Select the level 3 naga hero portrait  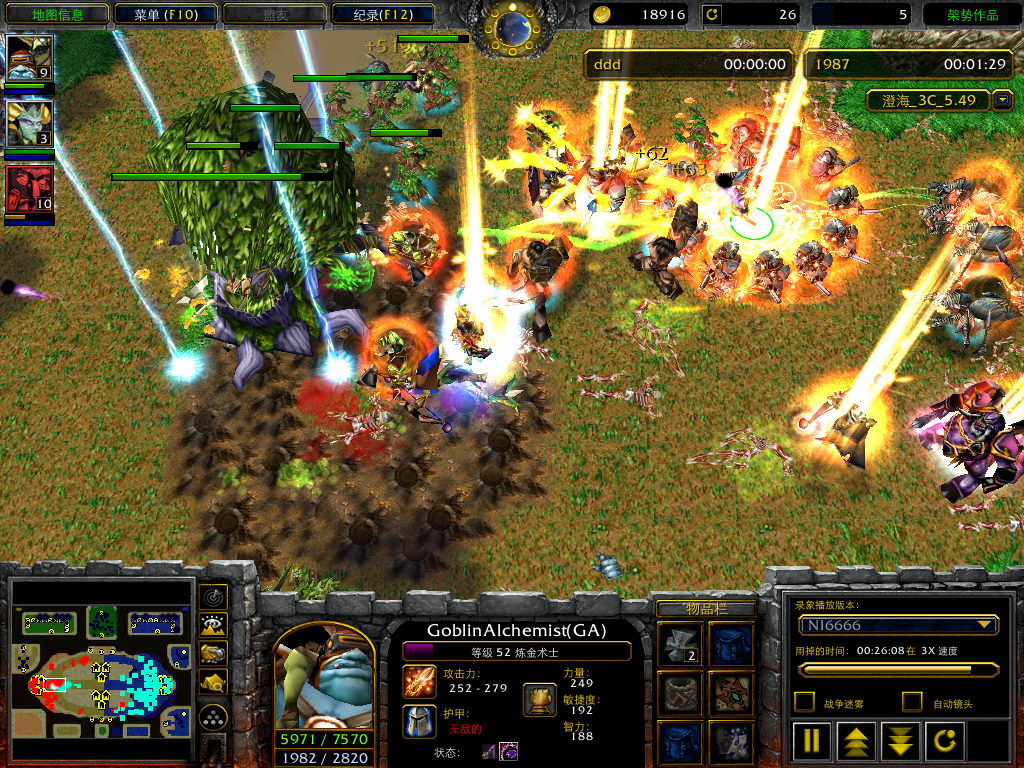[29, 124]
